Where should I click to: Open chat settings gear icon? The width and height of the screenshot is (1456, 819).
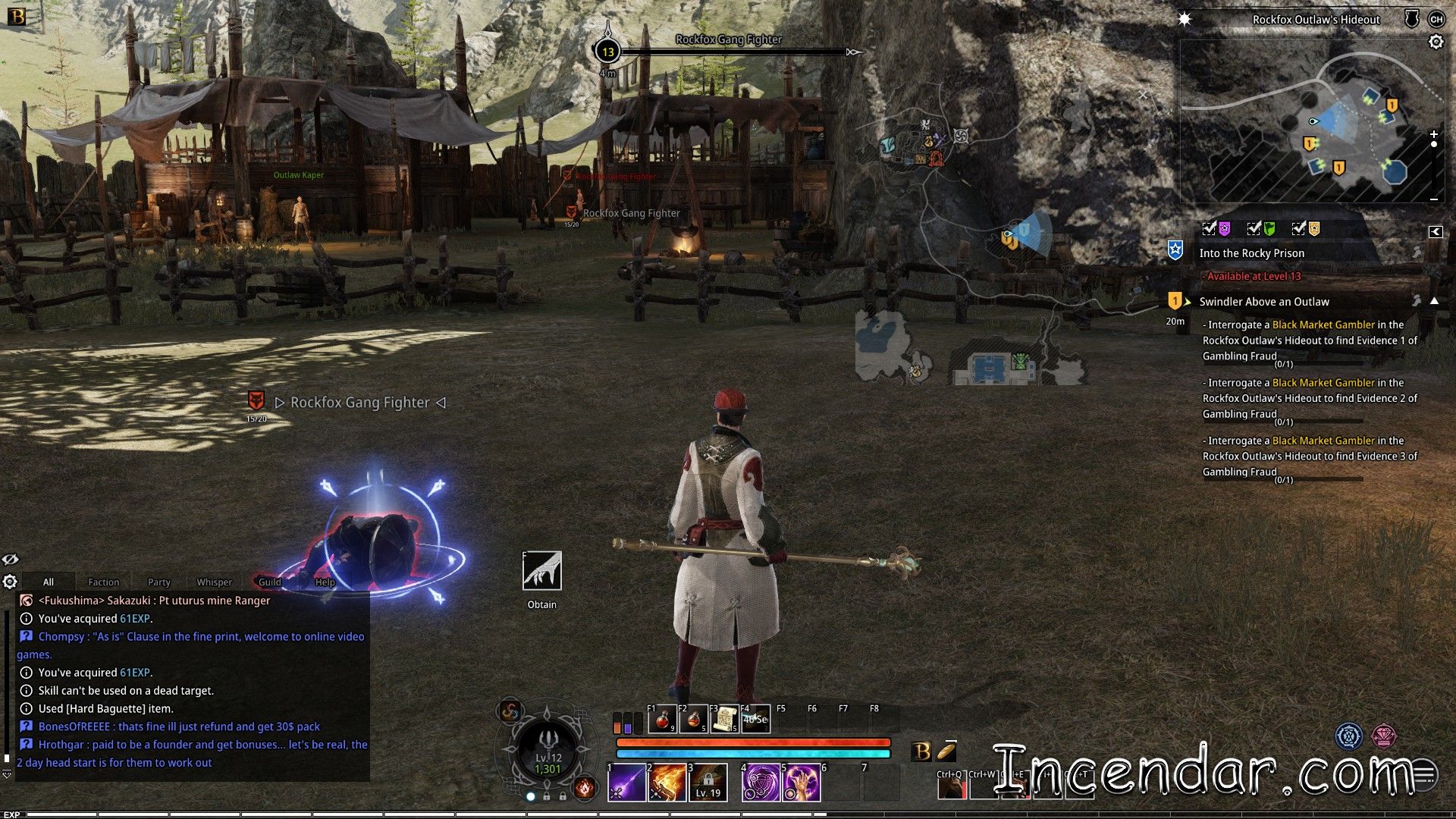pyautogui.click(x=10, y=582)
